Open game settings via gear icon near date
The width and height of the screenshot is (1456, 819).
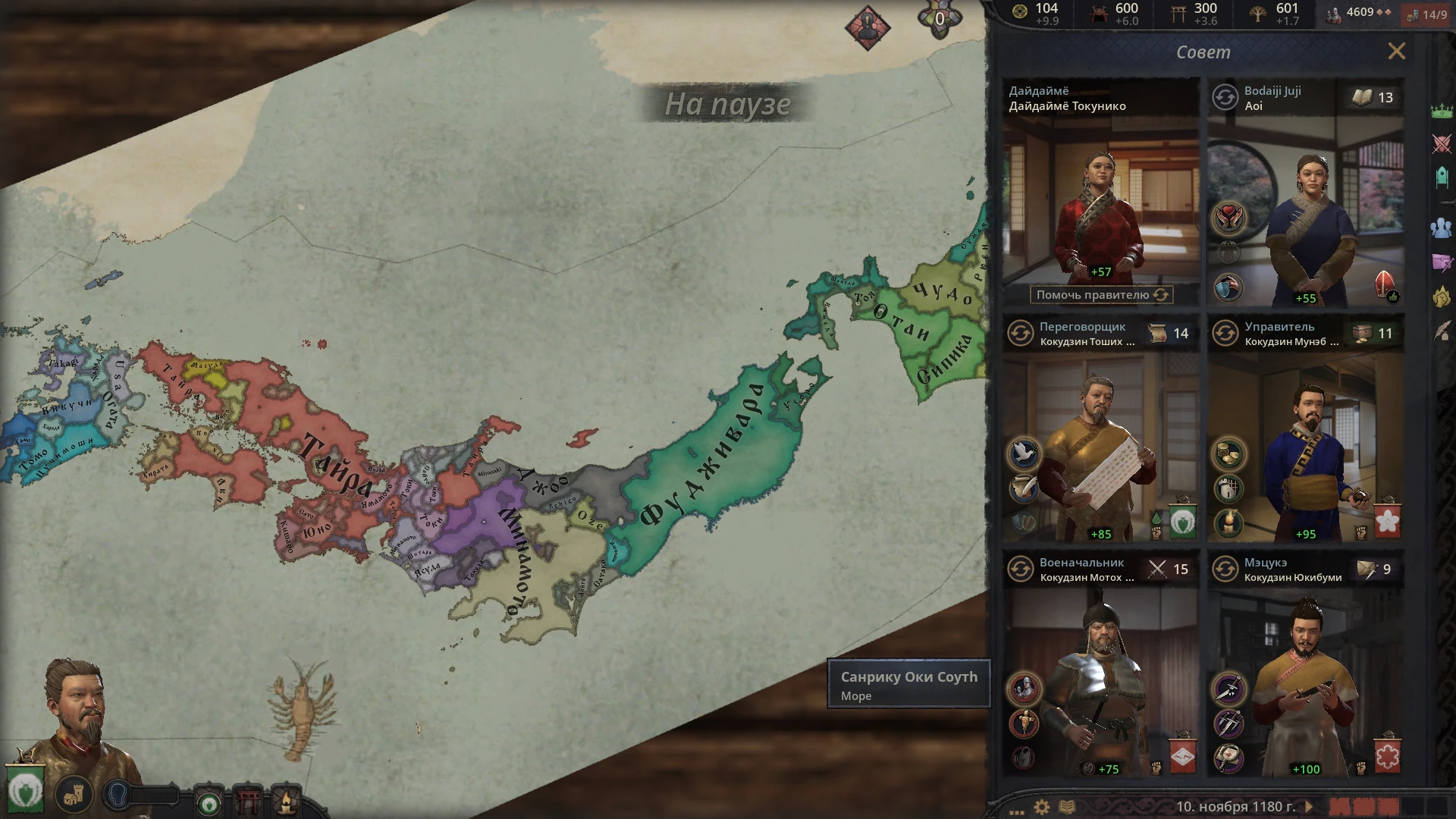[x=1041, y=805]
